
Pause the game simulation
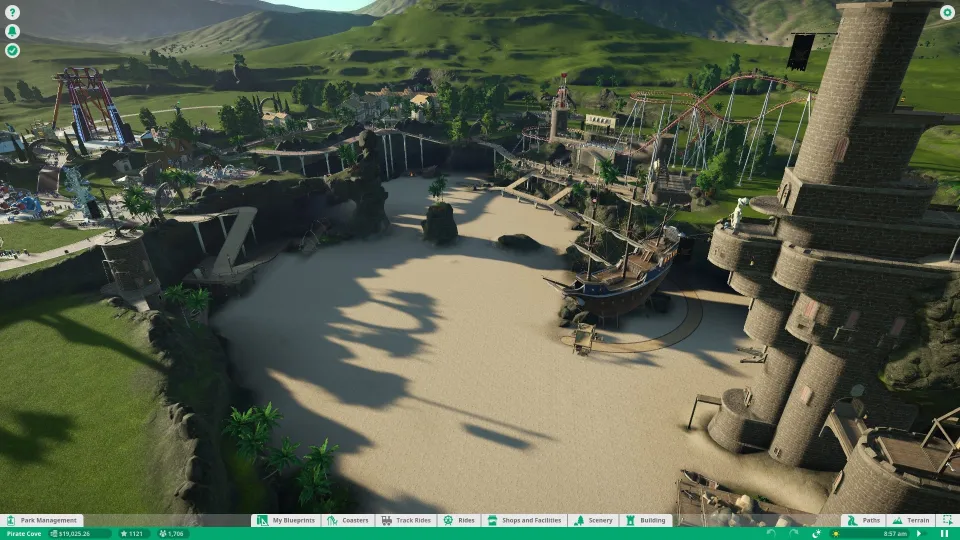[944, 533]
